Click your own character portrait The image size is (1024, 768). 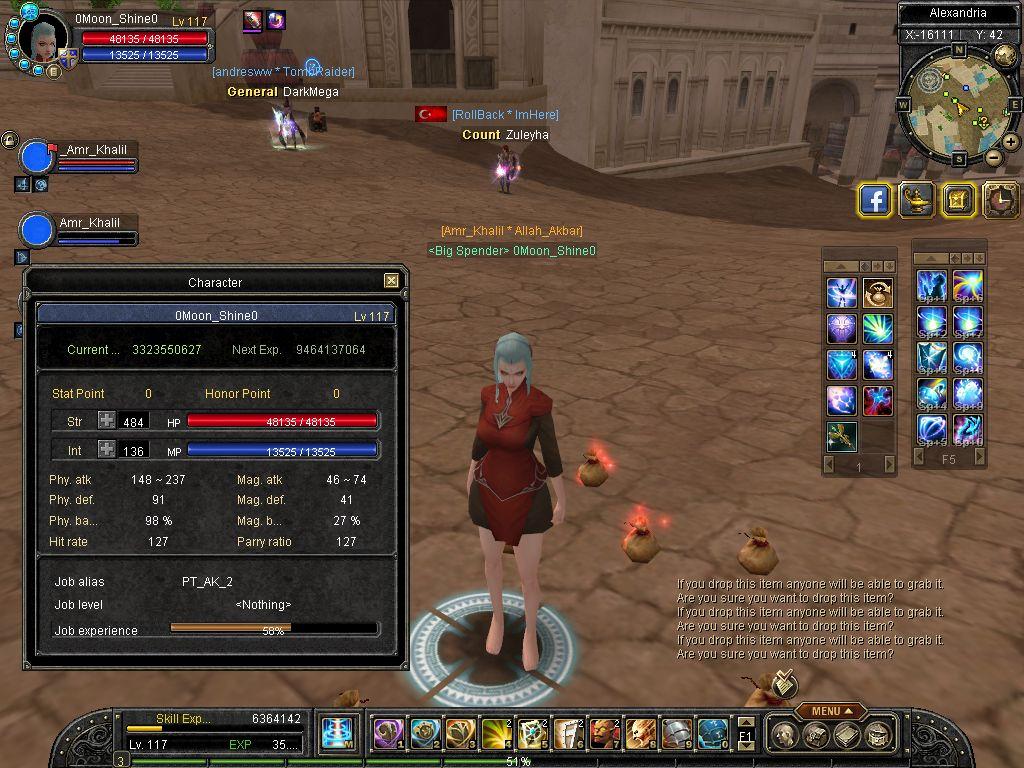[44, 39]
